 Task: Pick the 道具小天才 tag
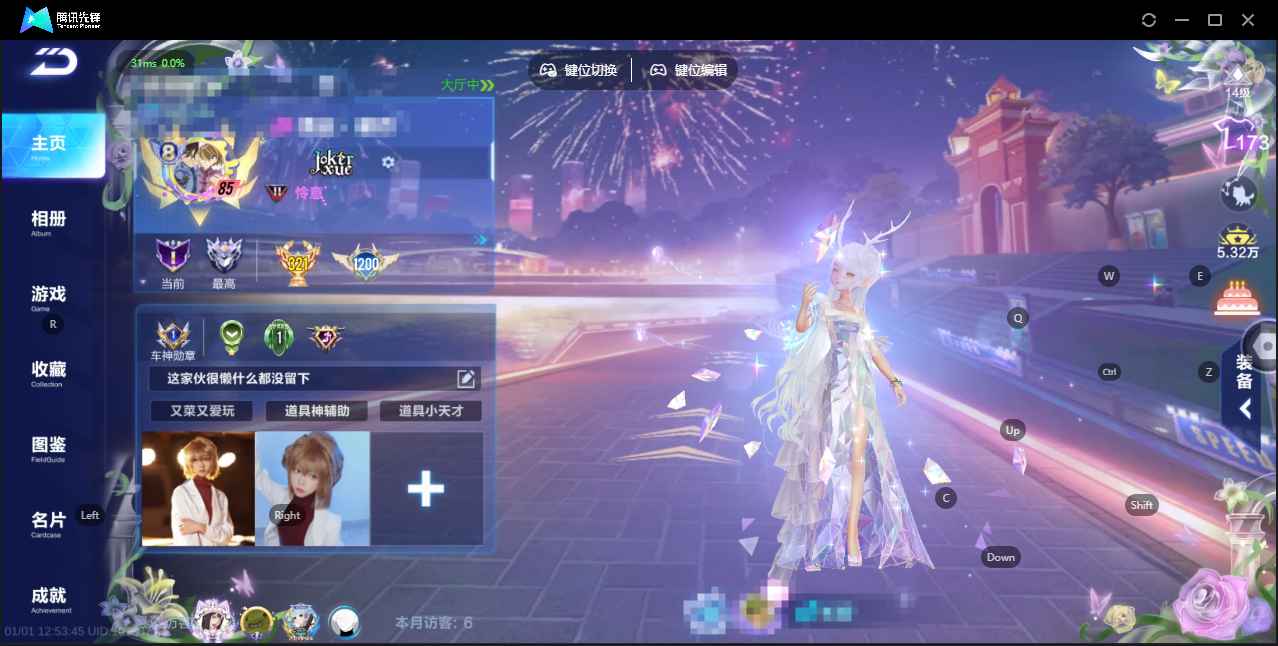pos(430,411)
